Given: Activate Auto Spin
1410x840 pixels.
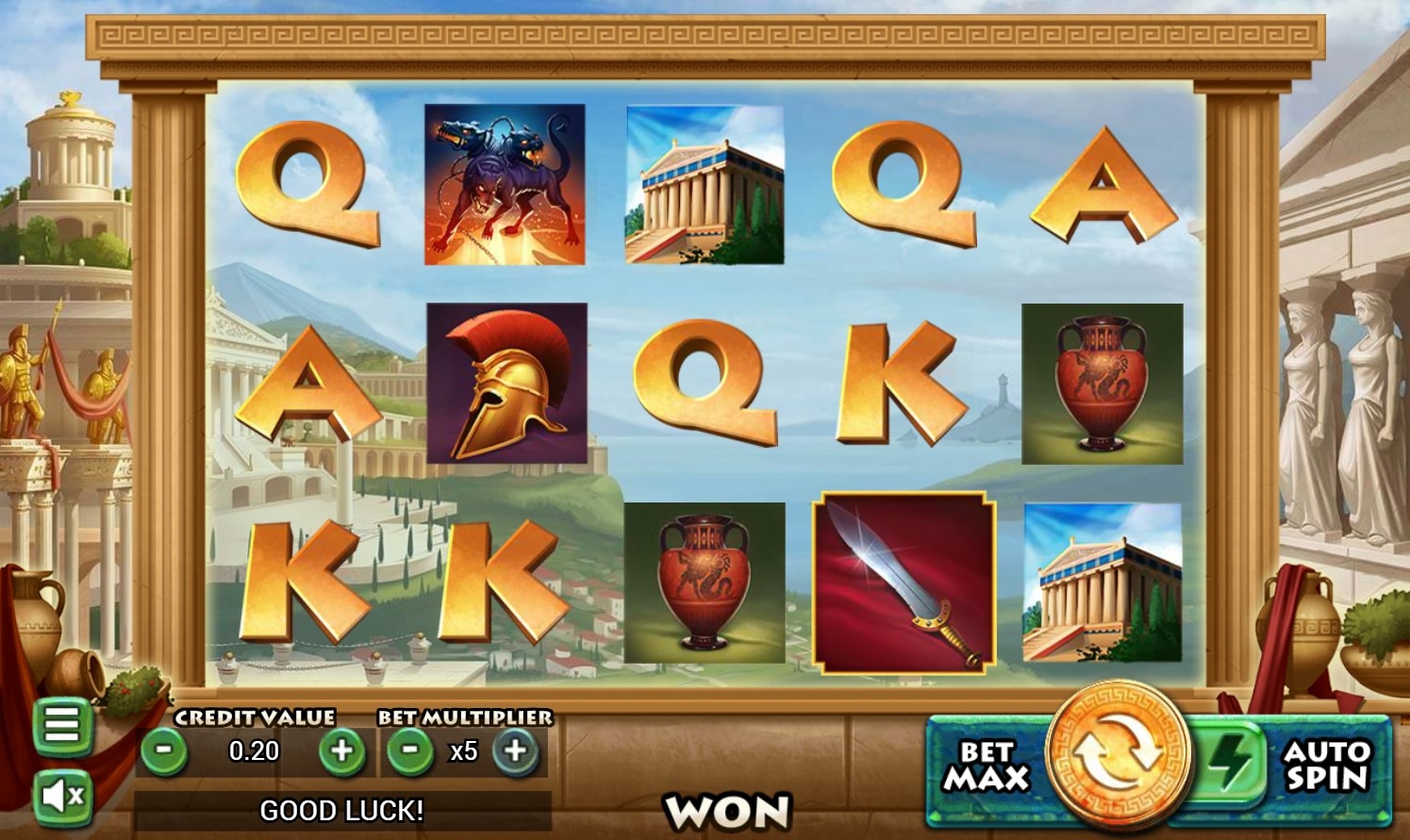Looking at the screenshot, I should tap(1325, 766).
